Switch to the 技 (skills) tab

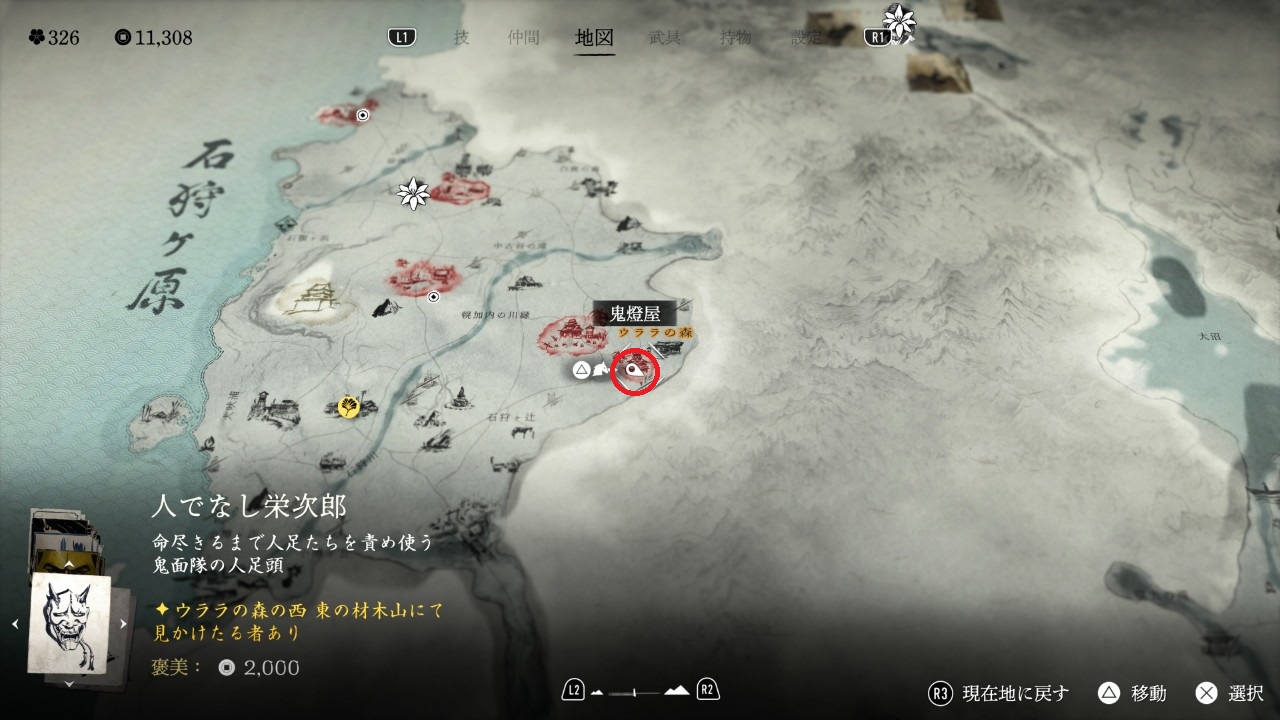pyautogui.click(x=461, y=38)
